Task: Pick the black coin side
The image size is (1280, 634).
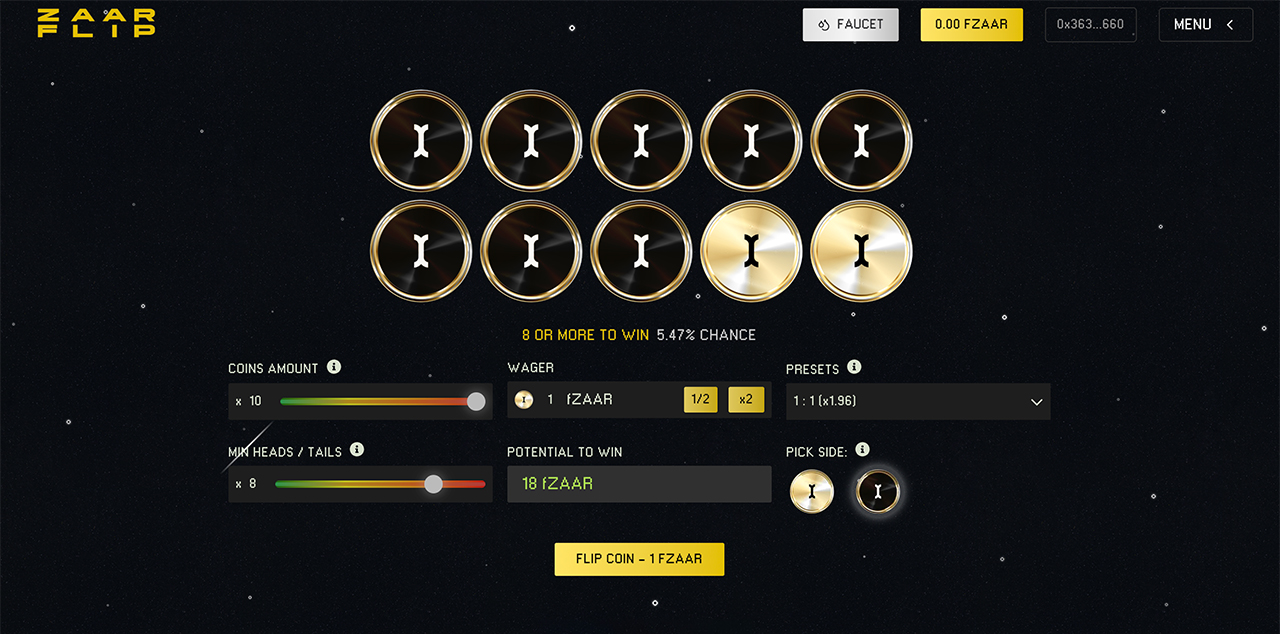Action: click(x=878, y=491)
